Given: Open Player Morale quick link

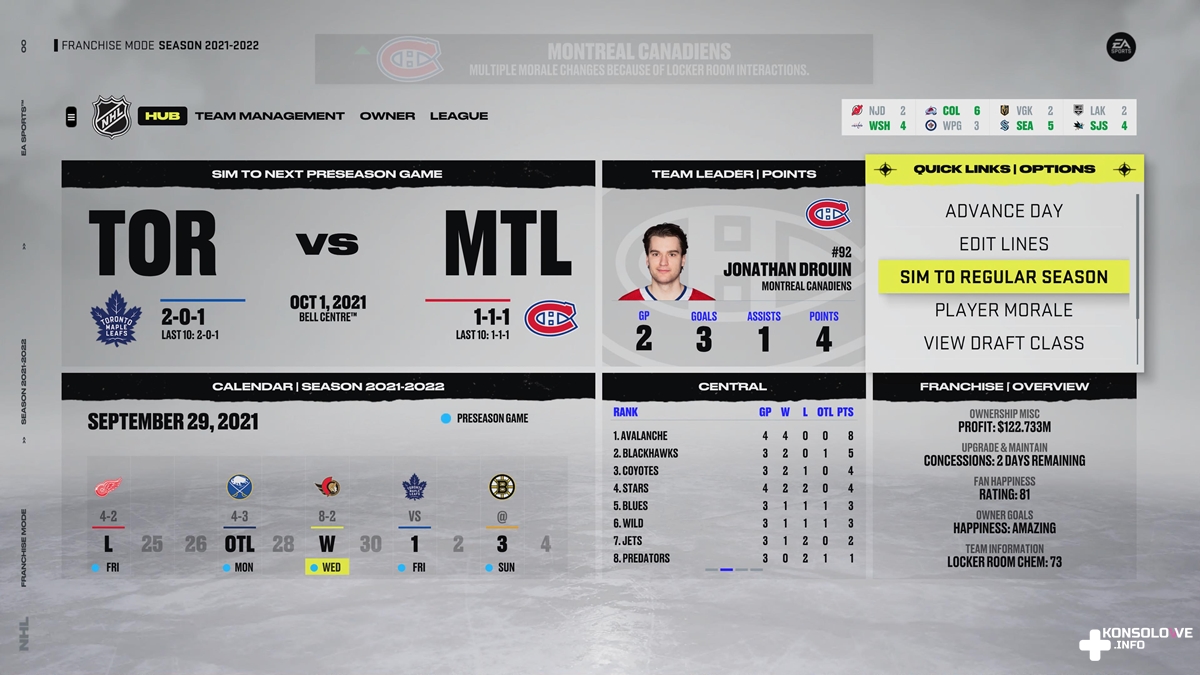Looking at the screenshot, I should click(1004, 310).
